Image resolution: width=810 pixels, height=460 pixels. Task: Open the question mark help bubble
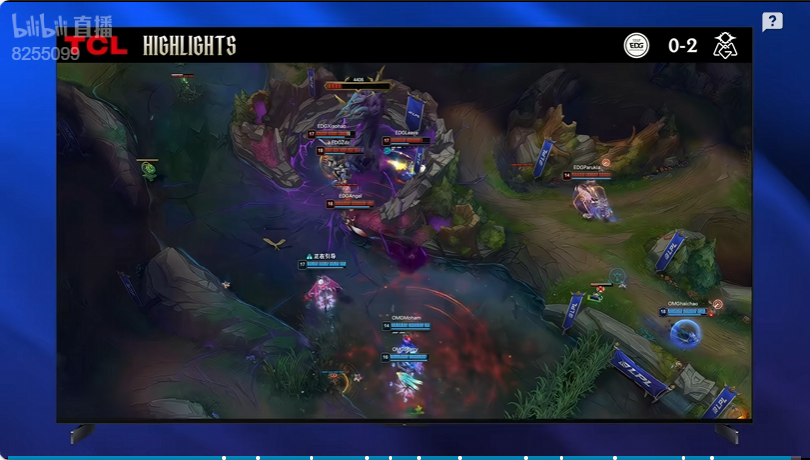pos(772,22)
